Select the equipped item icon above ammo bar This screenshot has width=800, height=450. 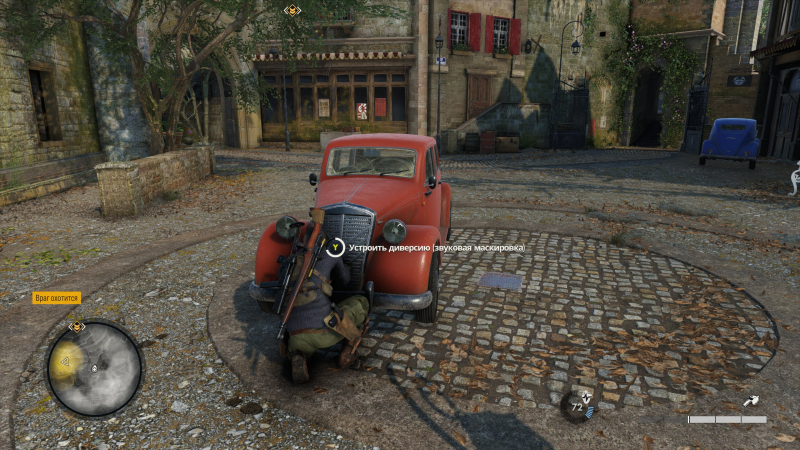pyautogui.click(x=751, y=401)
